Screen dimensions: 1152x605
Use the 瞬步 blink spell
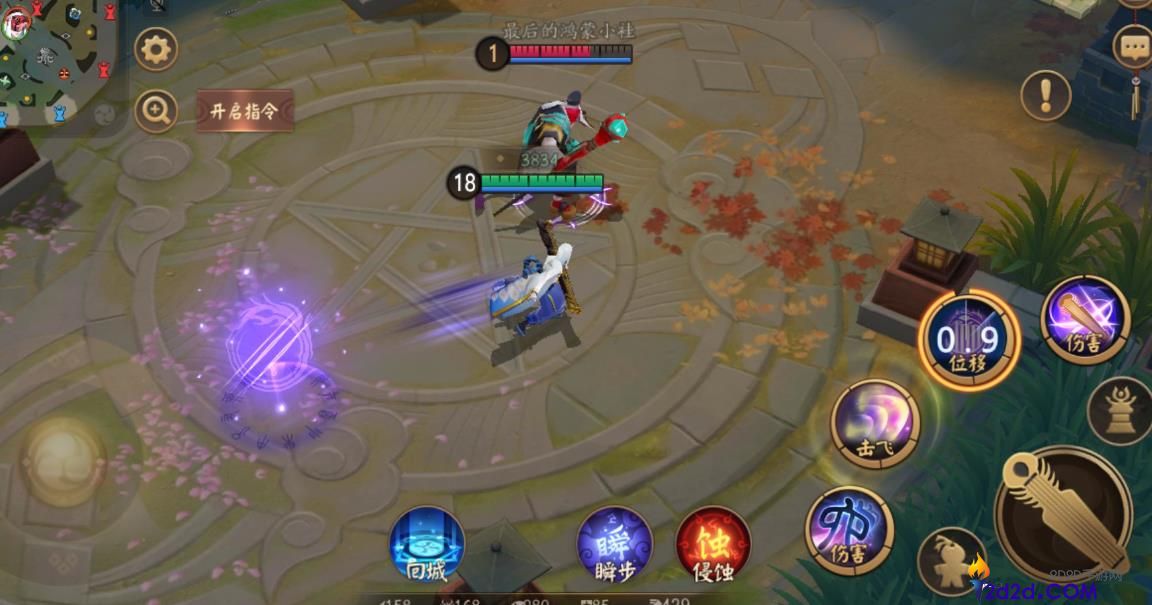coord(615,545)
